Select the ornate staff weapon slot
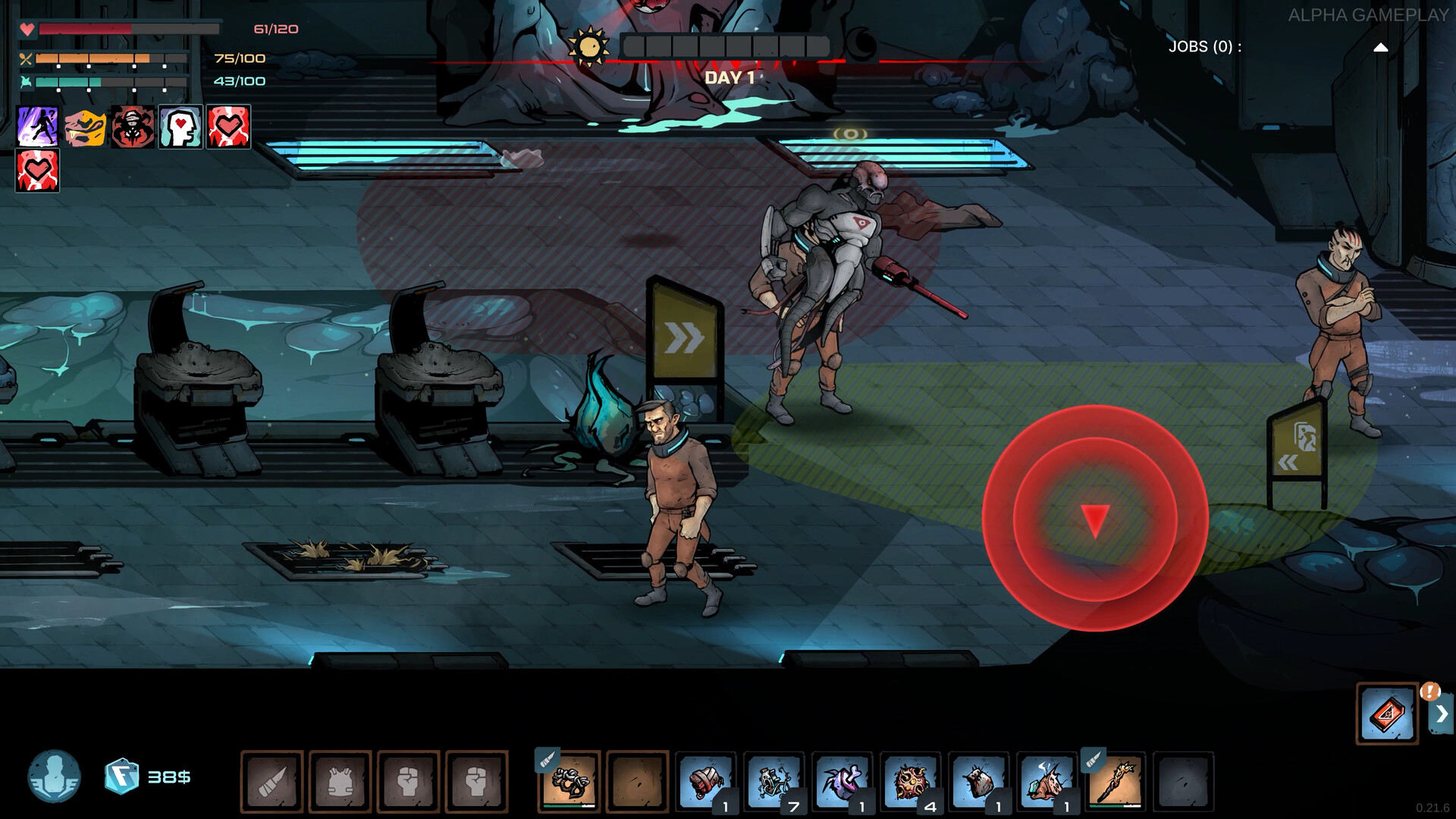The height and width of the screenshot is (819, 1456). coord(1115,781)
